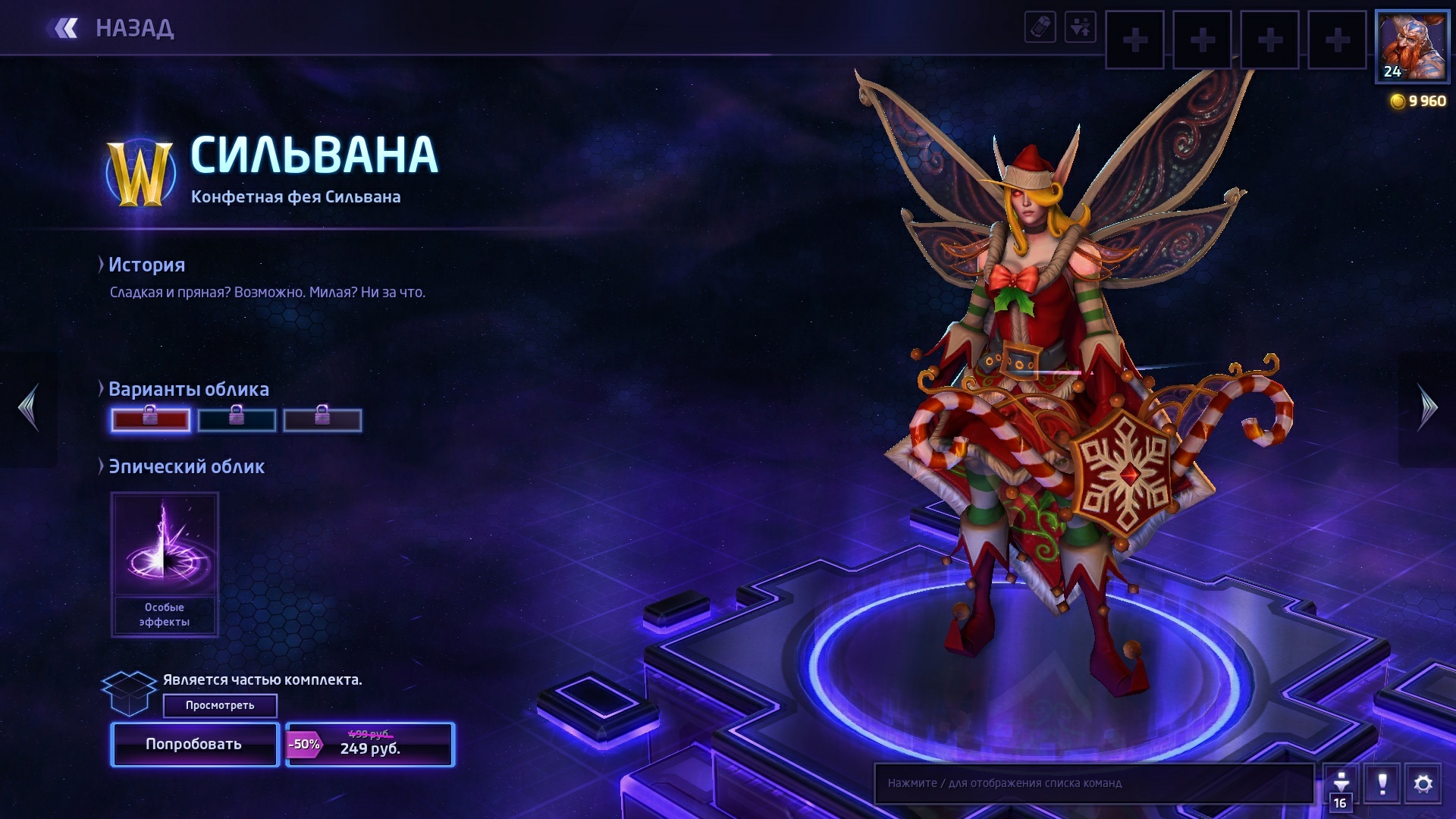Click Просмотреть to view the bundle
Screen dimensions: 1456x819
tap(220, 705)
